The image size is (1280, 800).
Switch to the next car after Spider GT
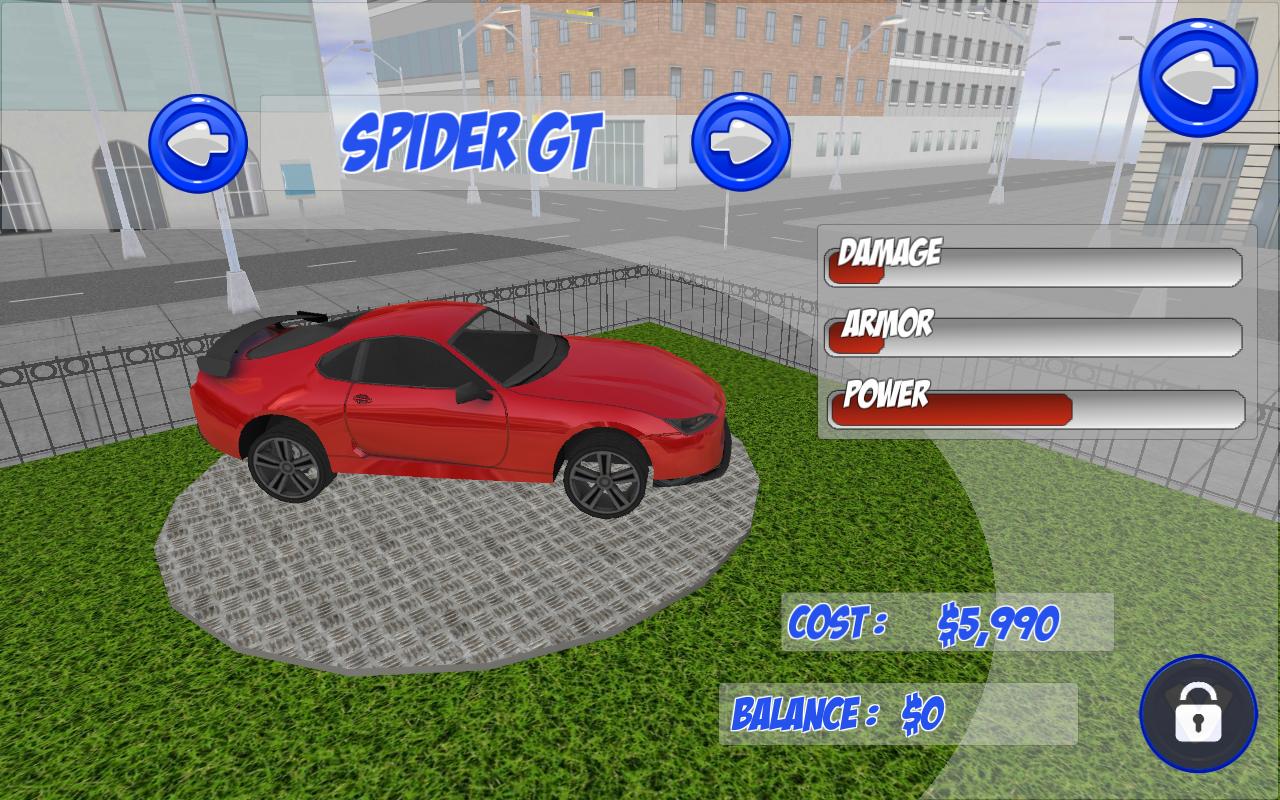[741, 141]
